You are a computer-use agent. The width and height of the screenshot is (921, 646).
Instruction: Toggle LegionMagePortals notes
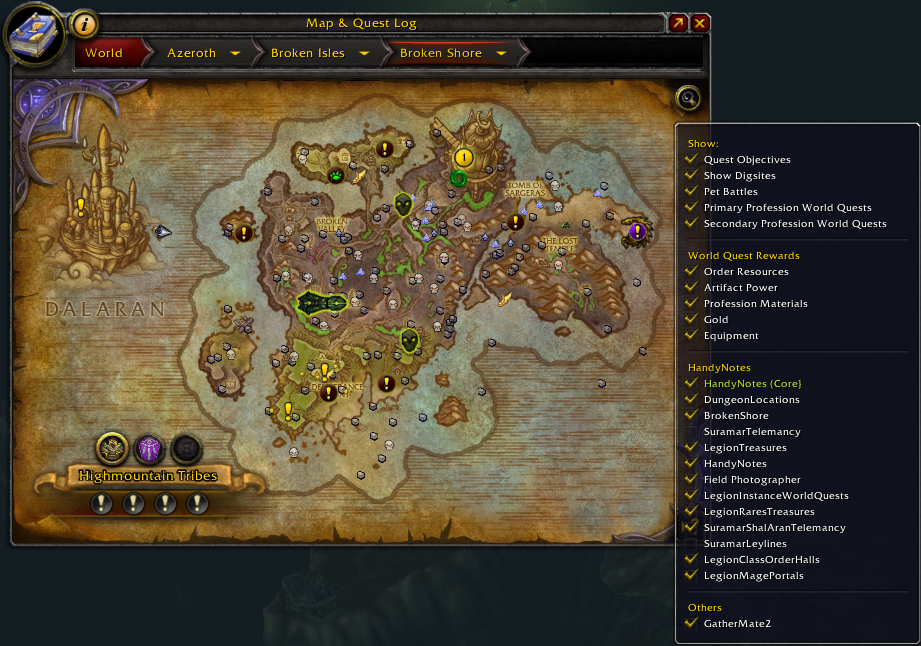coord(753,576)
